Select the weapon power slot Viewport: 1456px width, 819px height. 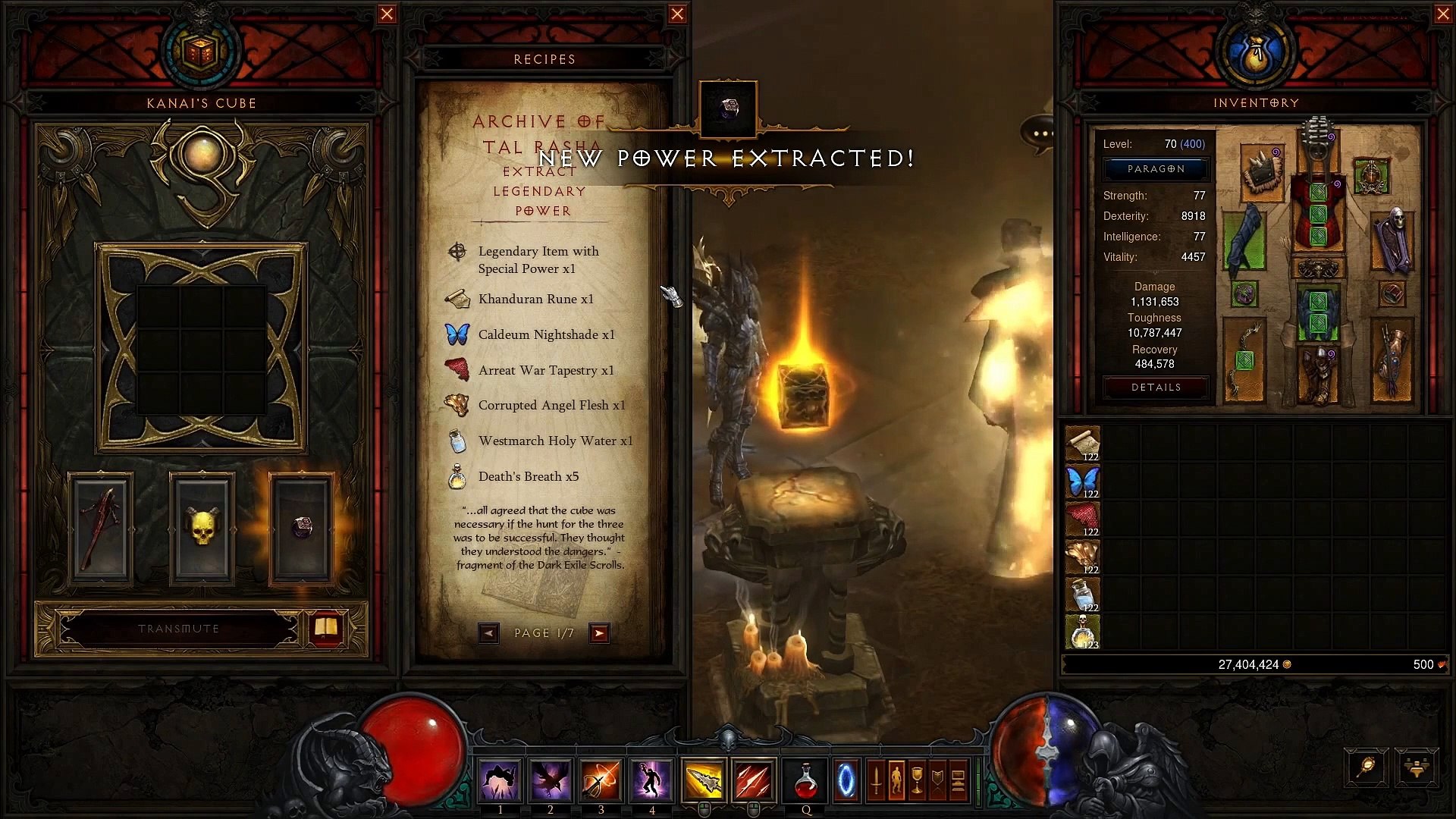point(101,529)
